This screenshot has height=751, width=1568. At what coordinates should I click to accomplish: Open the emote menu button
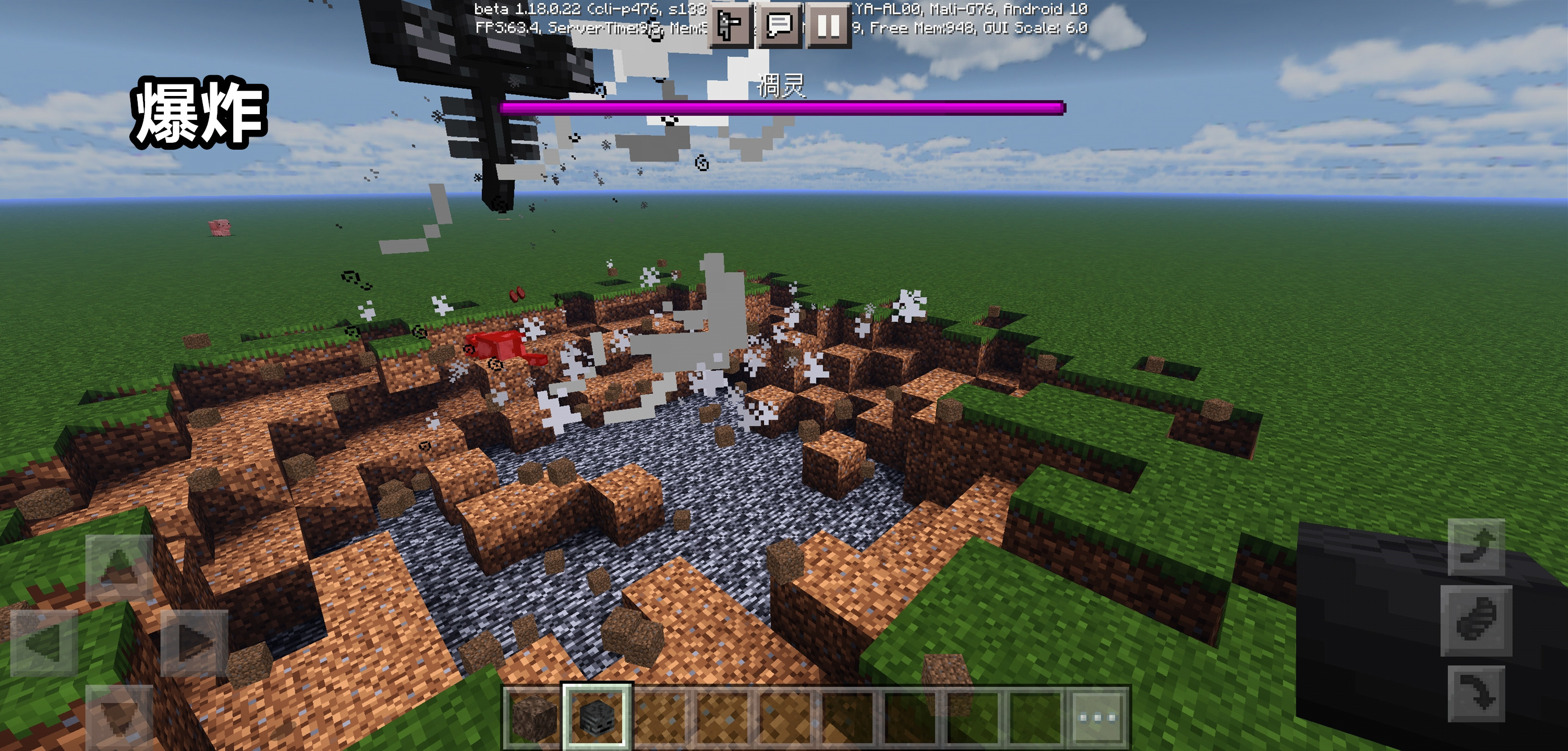(729, 26)
